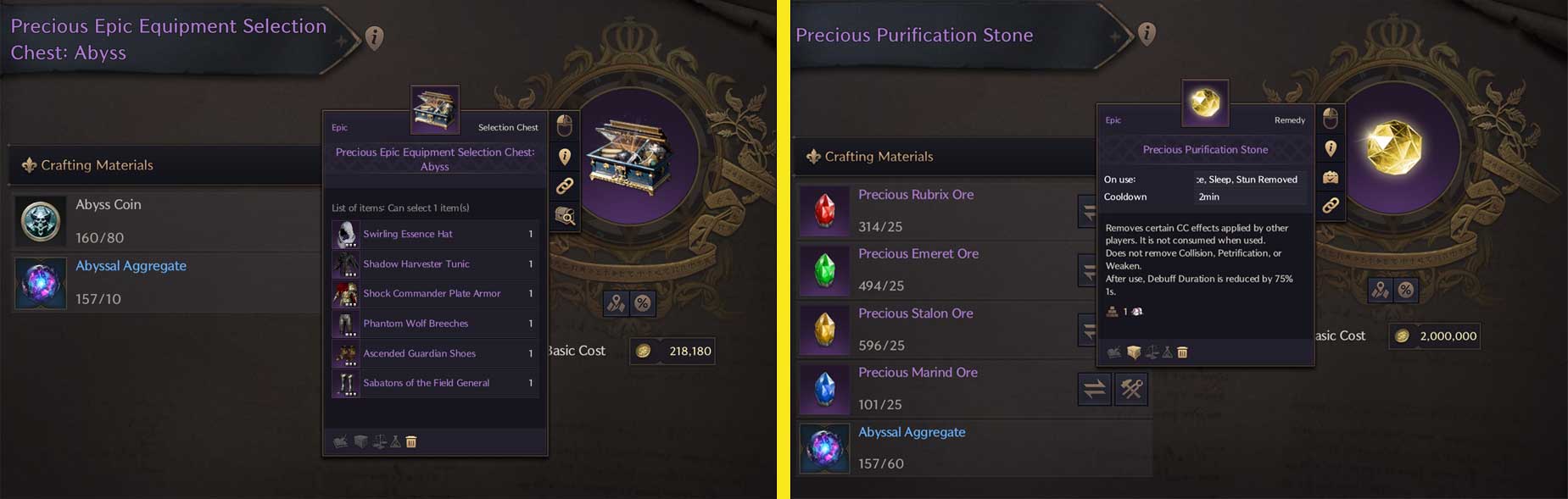Open the chest preview magnifier icon
Viewport: 1568px width, 499px height.
pyautogui.click(x=565, y=216)
